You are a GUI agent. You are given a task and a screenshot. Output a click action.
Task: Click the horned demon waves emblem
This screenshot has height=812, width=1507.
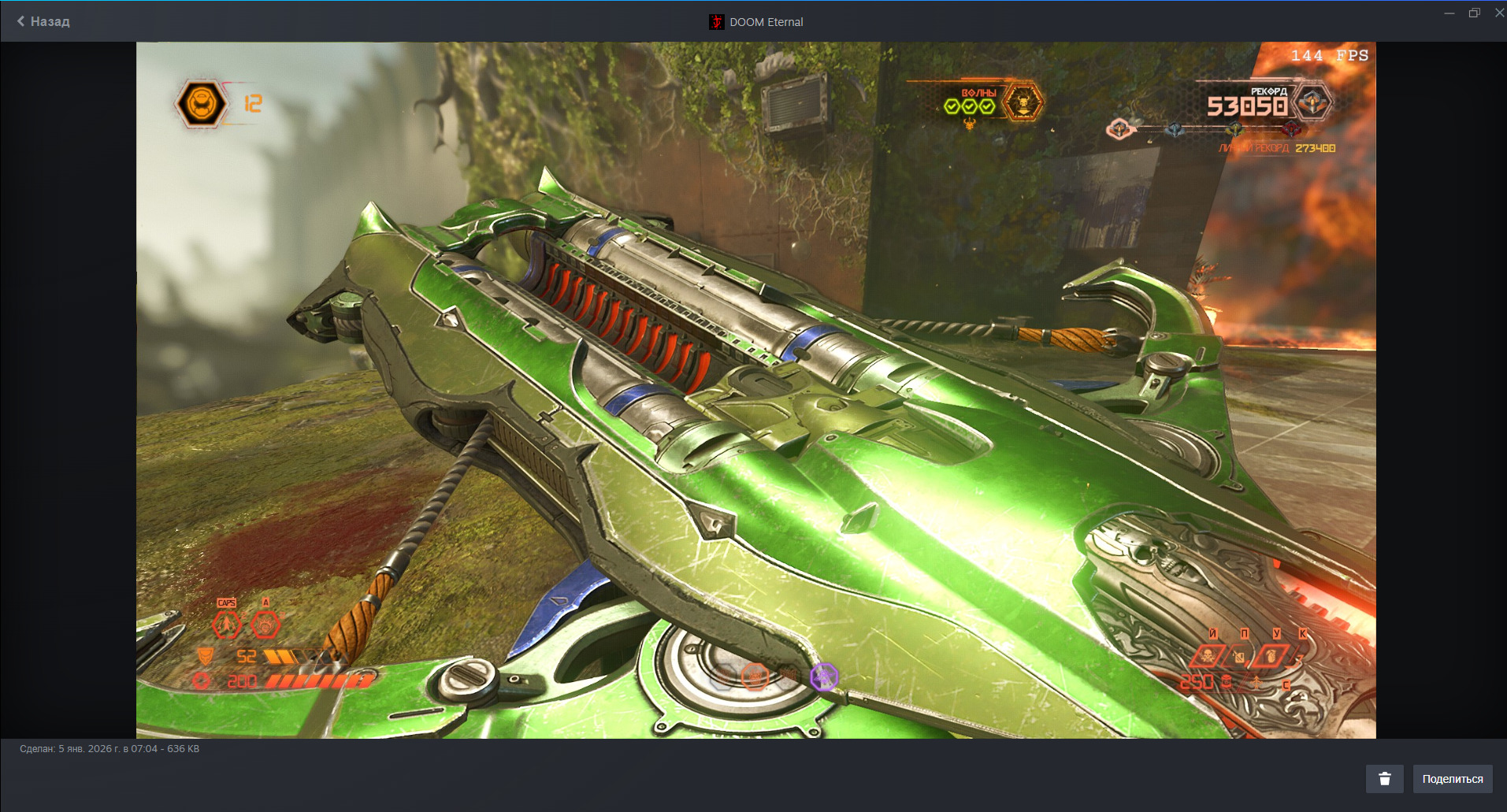[1023, 103]
